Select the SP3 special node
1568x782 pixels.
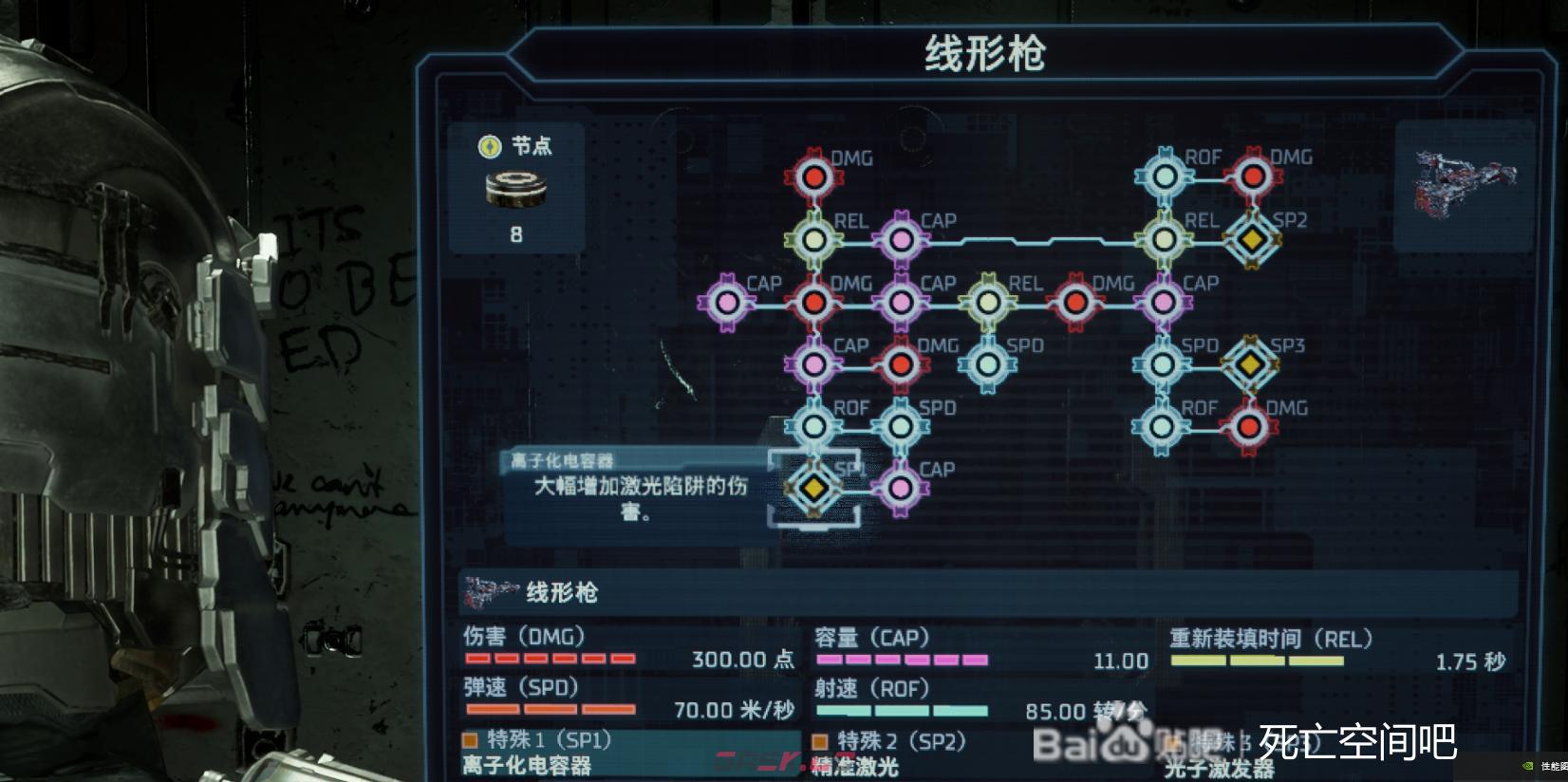1253,363
